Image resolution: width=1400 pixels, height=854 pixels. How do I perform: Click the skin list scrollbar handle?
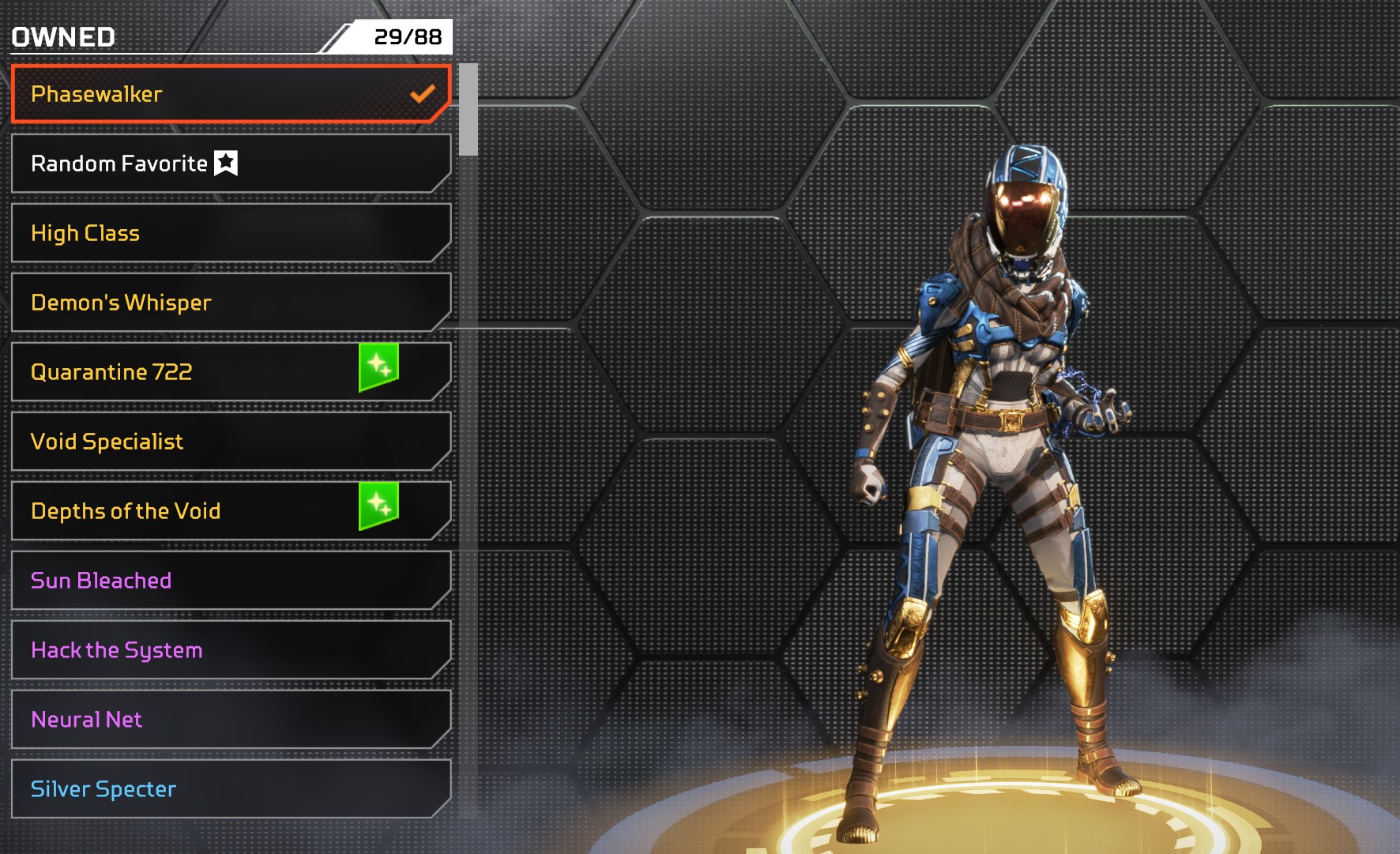[x=469, y=110]
